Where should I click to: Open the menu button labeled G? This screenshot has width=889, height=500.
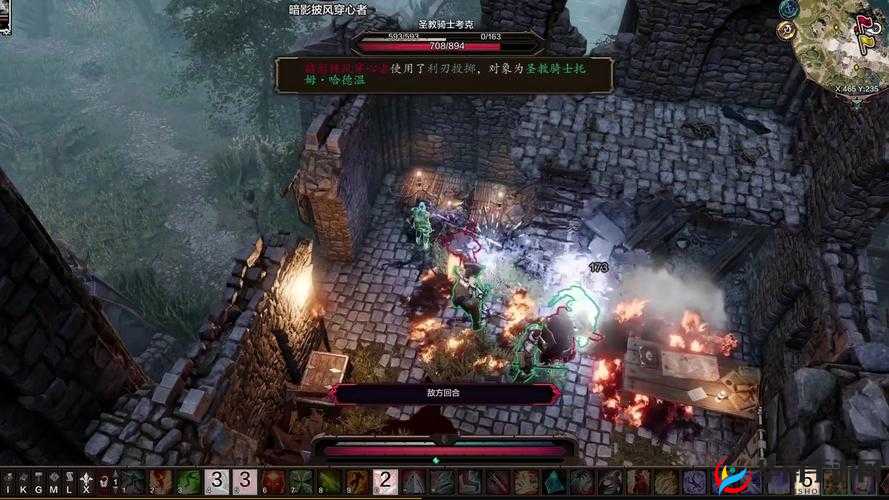37,483
